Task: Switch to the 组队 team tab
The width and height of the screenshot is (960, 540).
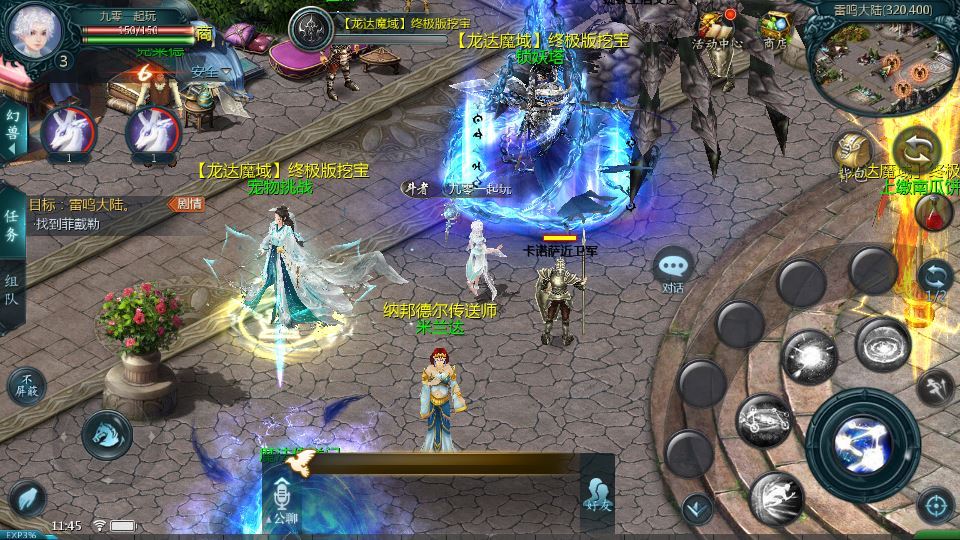Action: [12, 293]
